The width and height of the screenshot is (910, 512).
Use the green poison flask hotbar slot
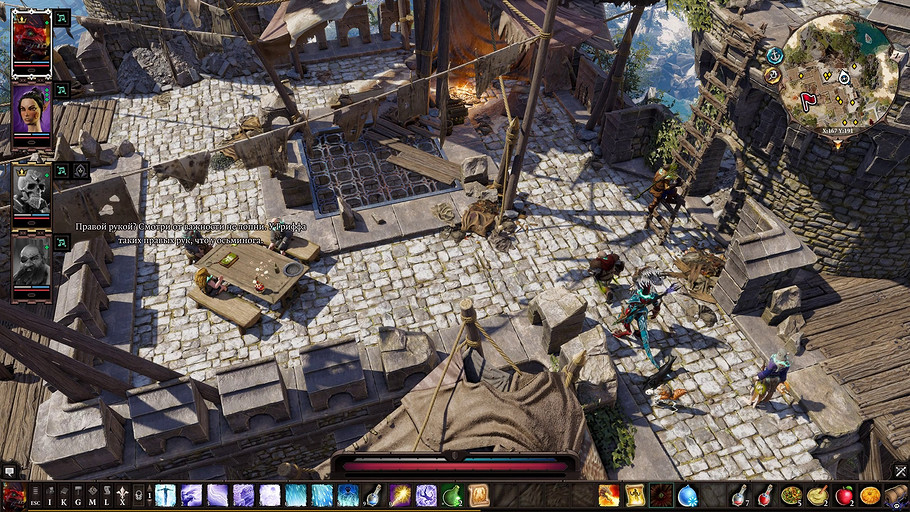pos(452,495)
